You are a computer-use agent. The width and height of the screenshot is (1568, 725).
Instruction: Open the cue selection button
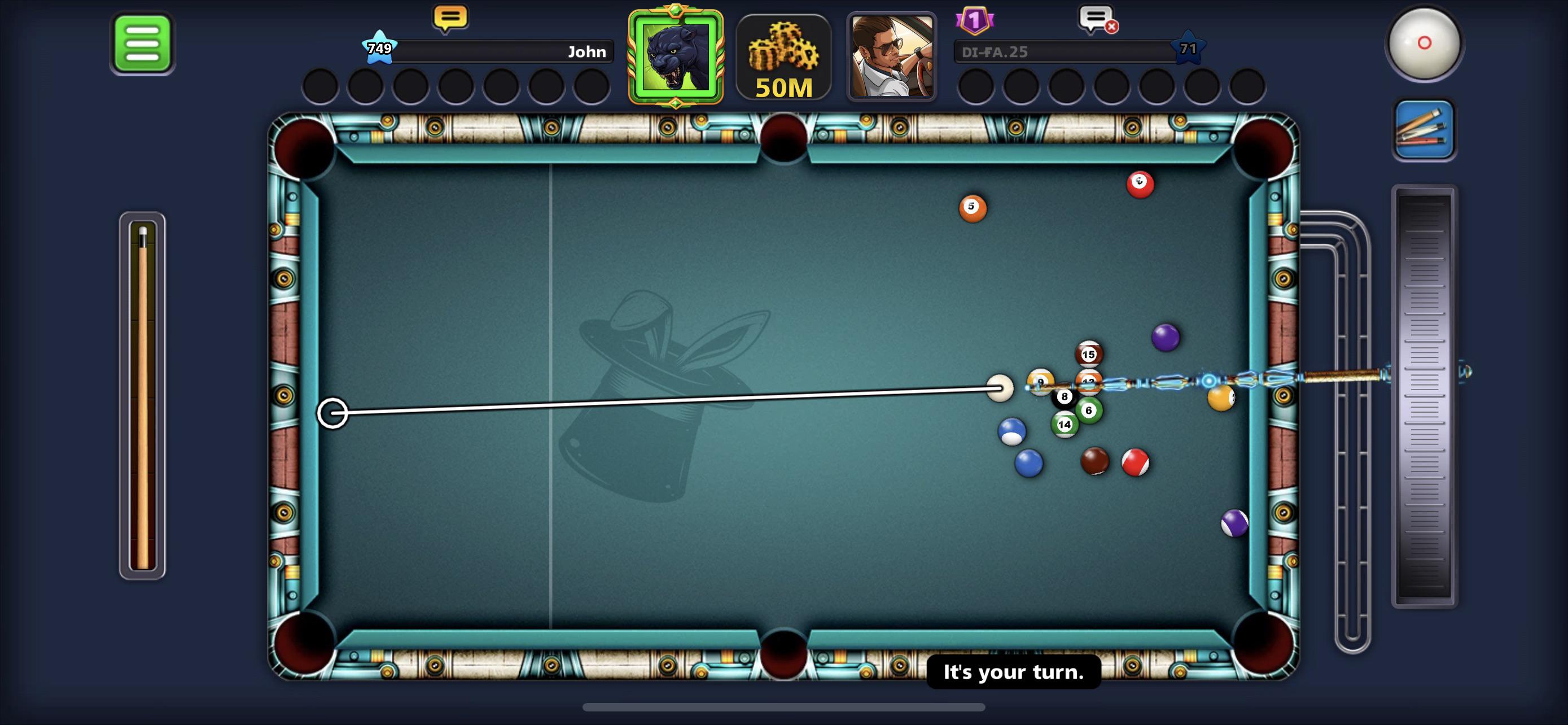pos(1424,130)
